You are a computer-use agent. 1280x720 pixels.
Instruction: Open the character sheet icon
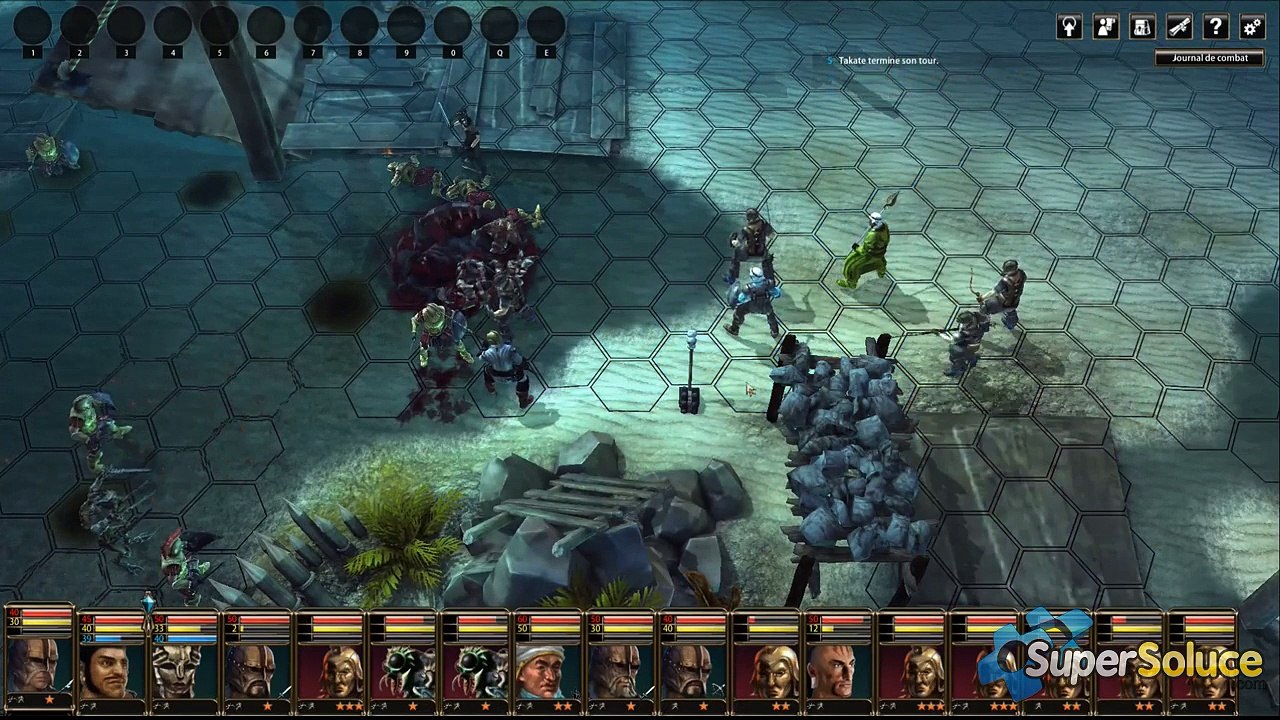click(x=1106, y=27)
